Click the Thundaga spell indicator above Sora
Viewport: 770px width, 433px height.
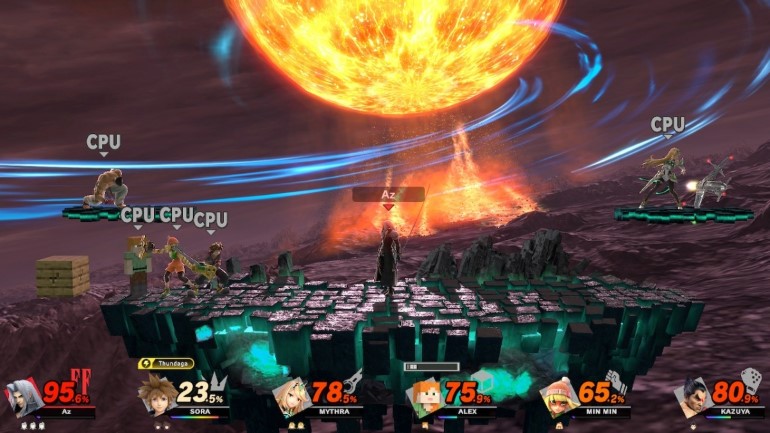tap(166, 364)
